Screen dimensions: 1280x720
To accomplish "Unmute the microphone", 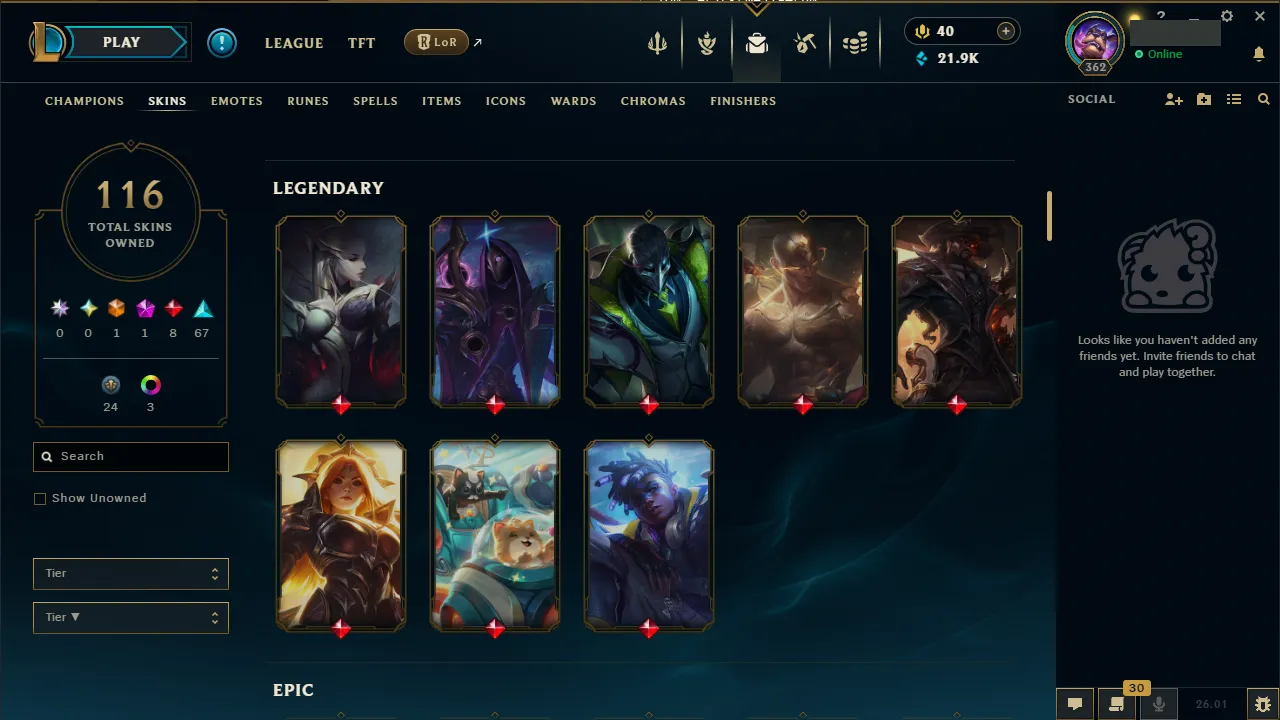I will click(1158, 703).
